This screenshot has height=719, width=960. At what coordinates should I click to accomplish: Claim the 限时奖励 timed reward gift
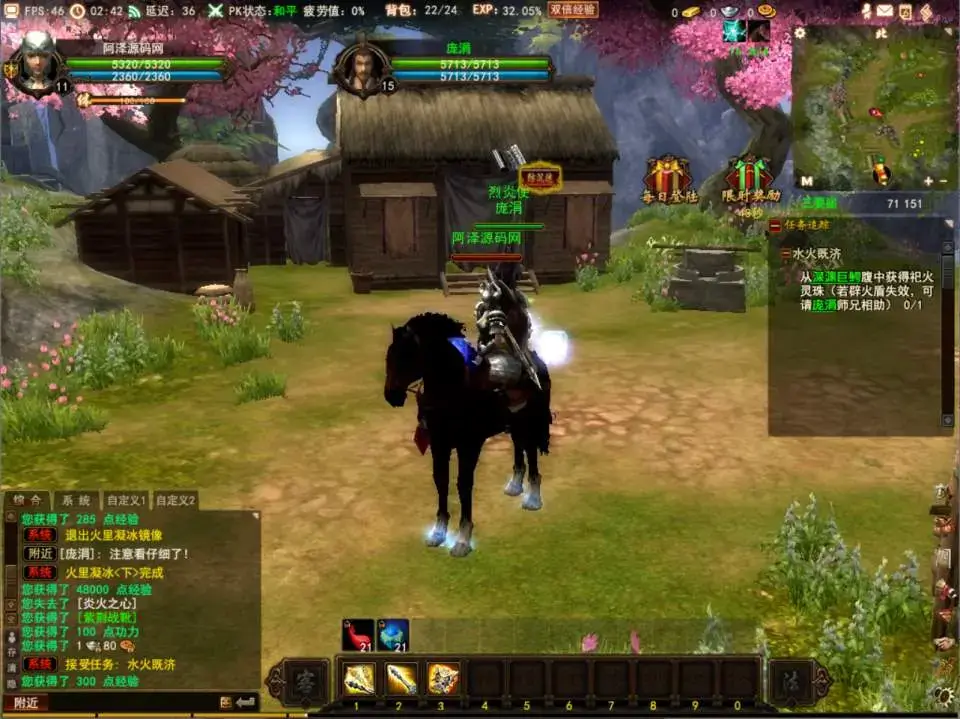[750, 176]
